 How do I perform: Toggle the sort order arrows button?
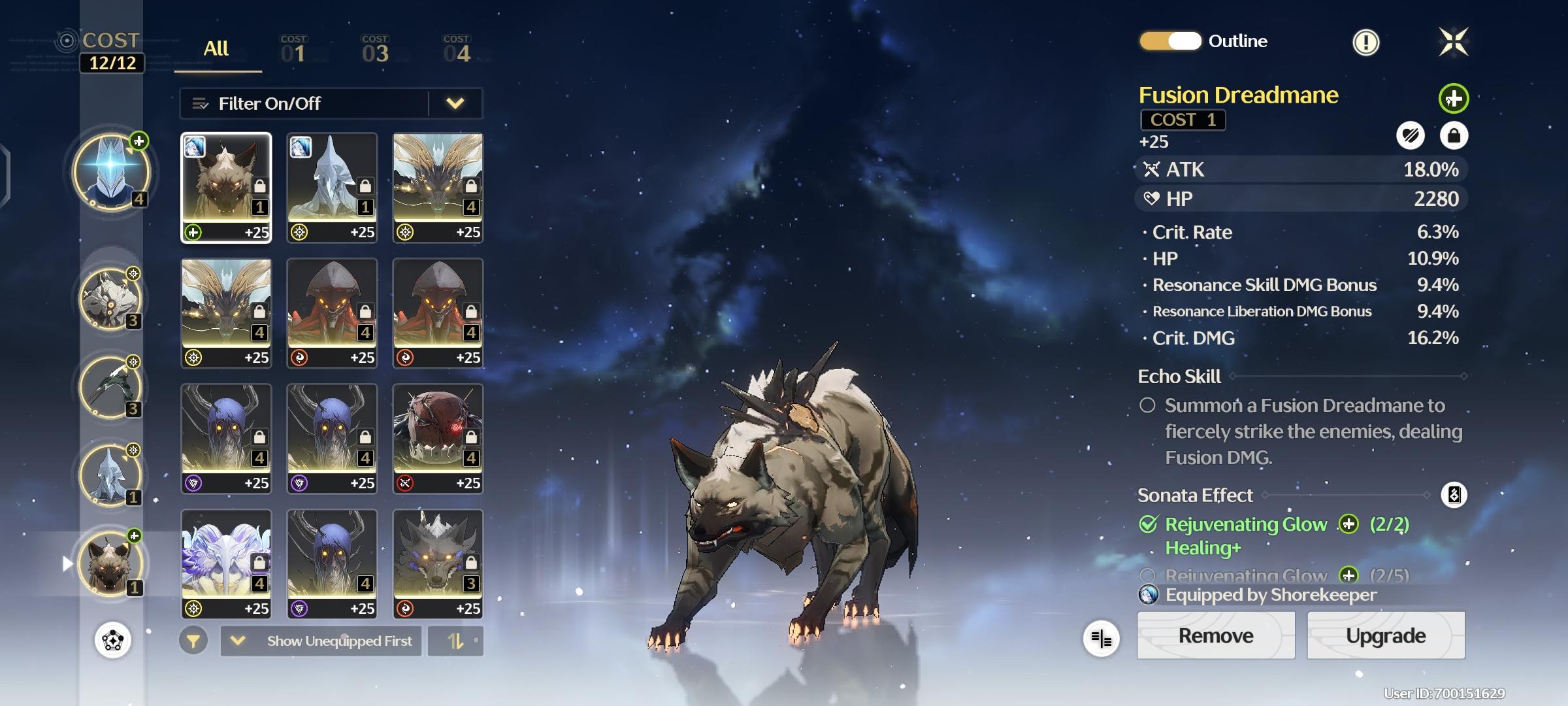click(x=456, y=641)
